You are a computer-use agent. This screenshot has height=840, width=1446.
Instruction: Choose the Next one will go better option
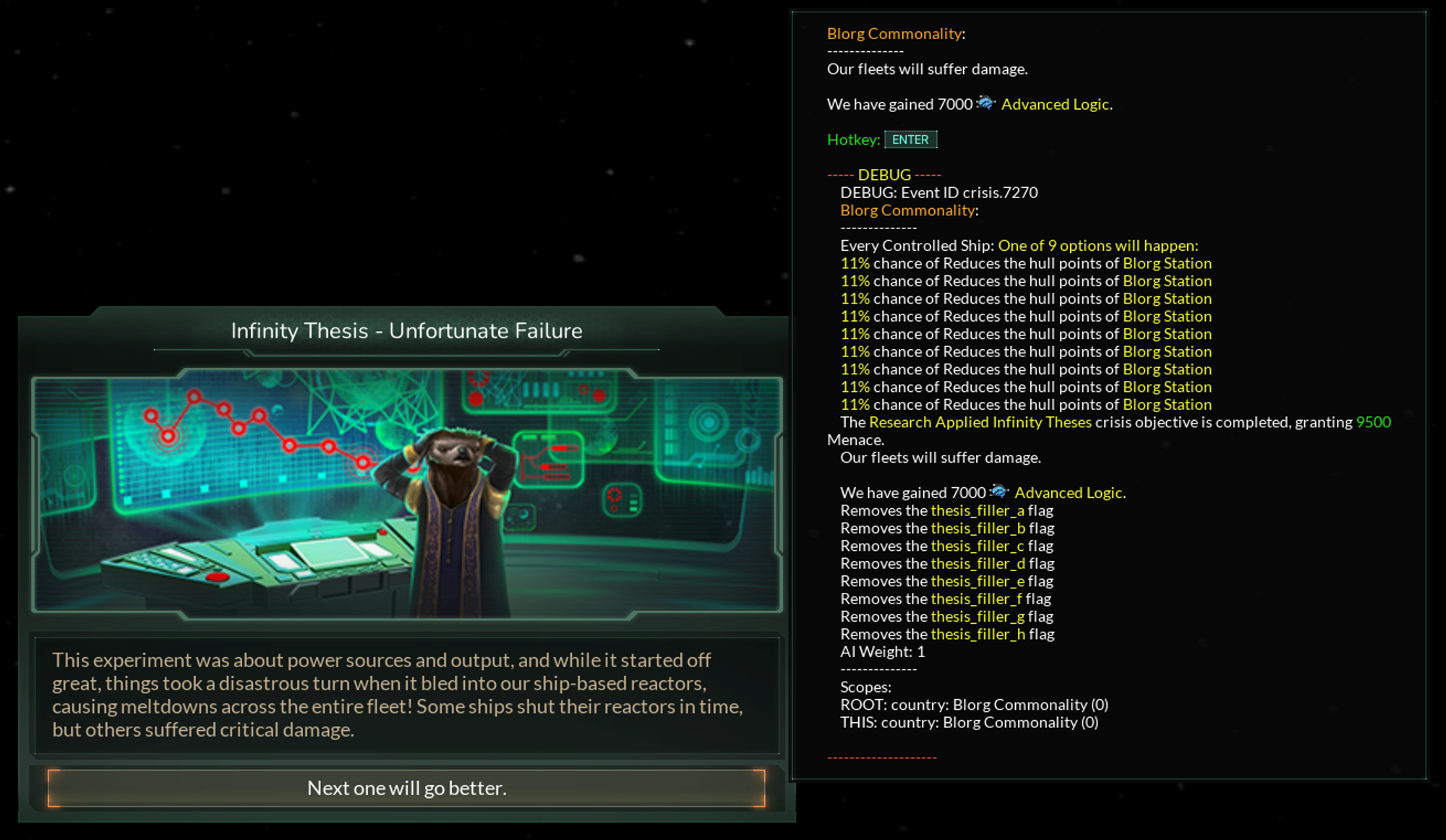click(406, 788)
